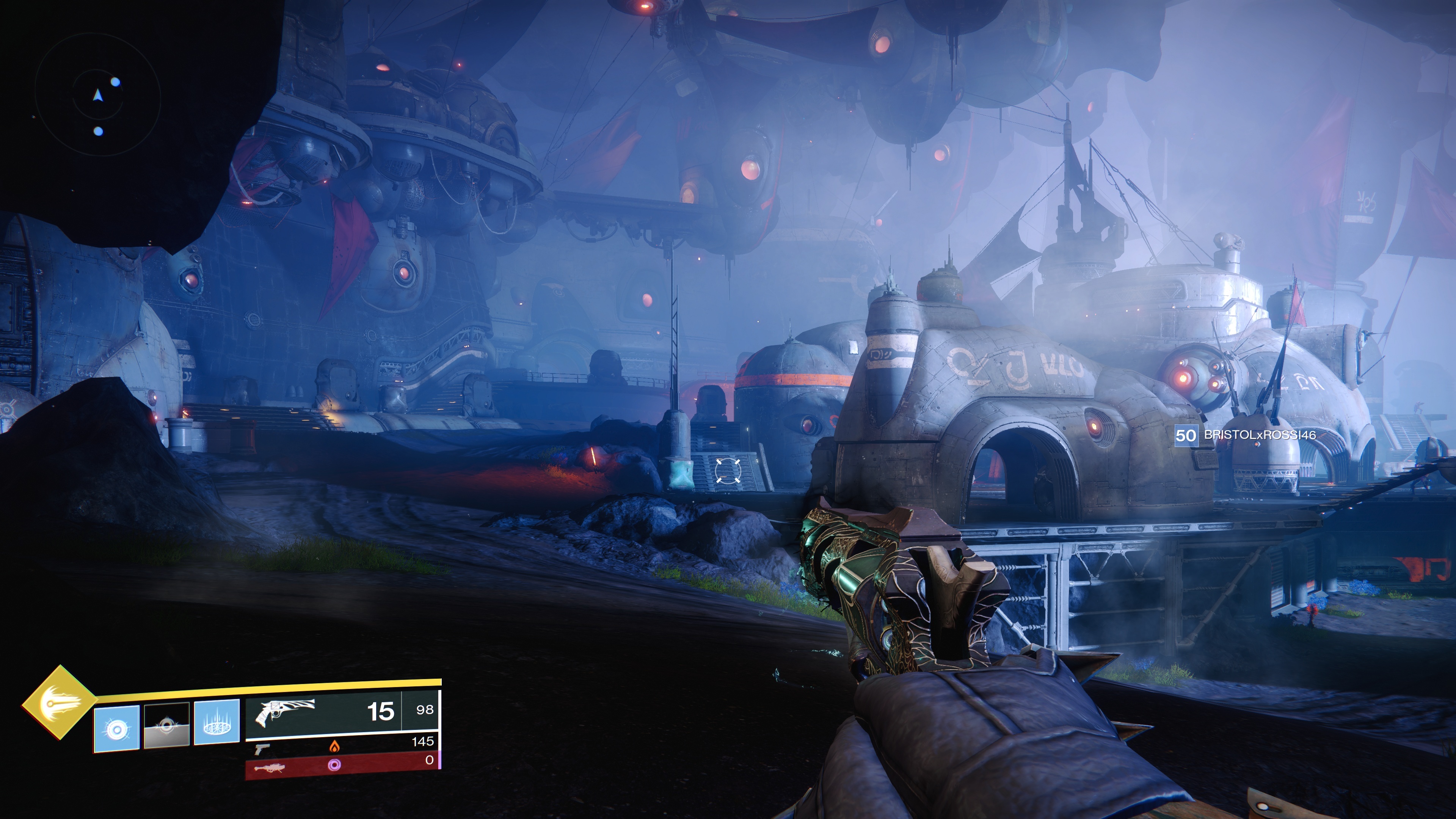Select the grenade ability icon
This screenshot has height=819, width=1456.
pyautogui.click(x=116, y=728)
